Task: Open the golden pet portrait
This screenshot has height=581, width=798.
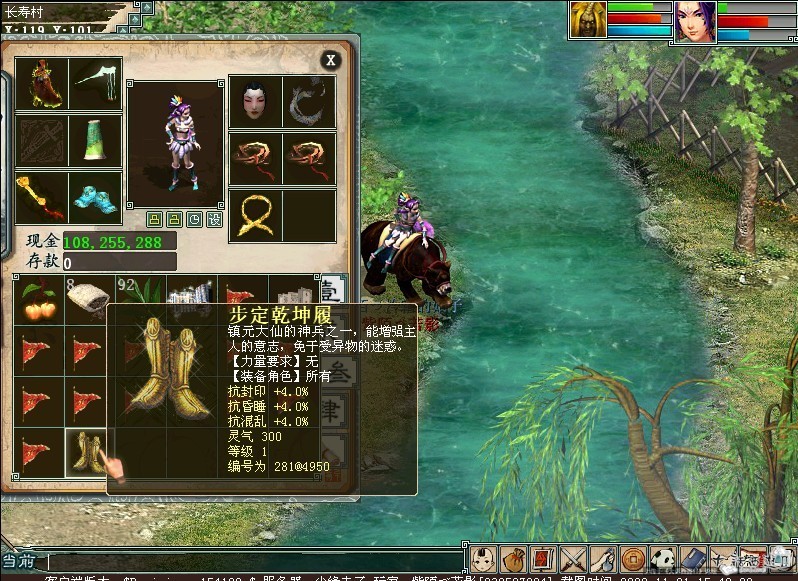Action: [x=588, y=21]
